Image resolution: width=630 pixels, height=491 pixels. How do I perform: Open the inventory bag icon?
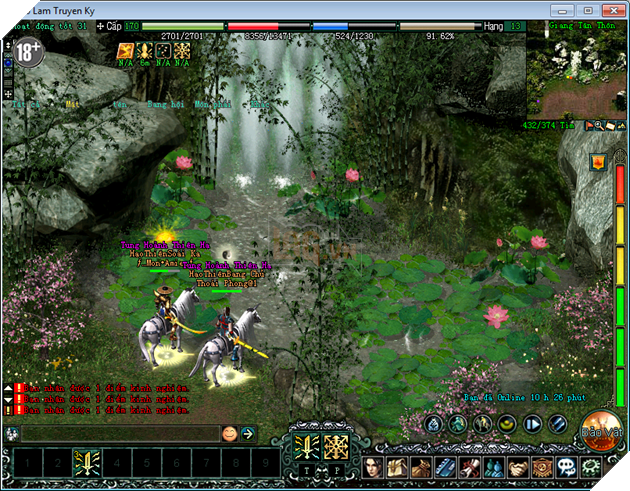coord(397,467)
